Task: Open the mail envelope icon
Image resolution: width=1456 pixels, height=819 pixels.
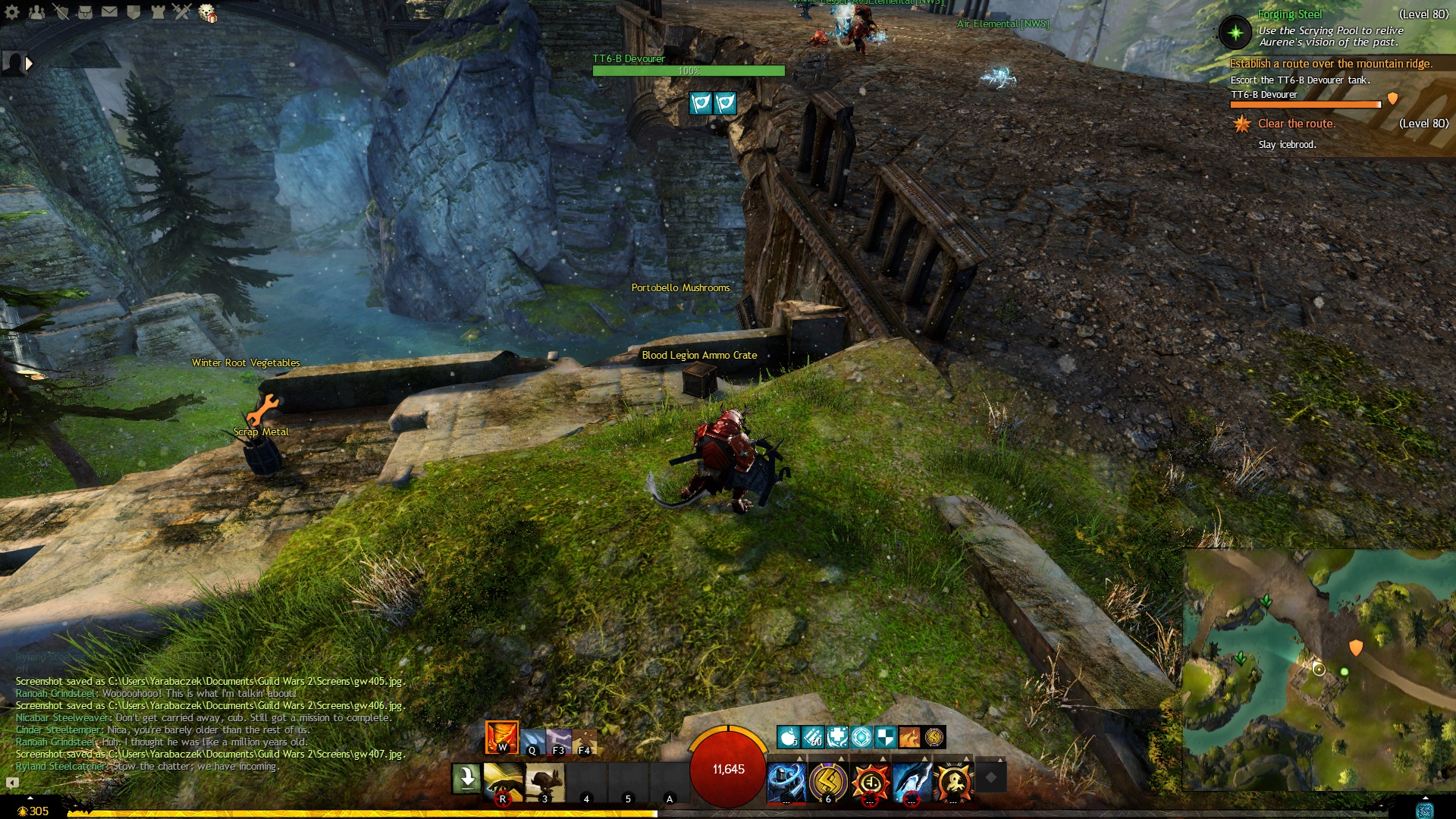Action: [x=109, y=12]
